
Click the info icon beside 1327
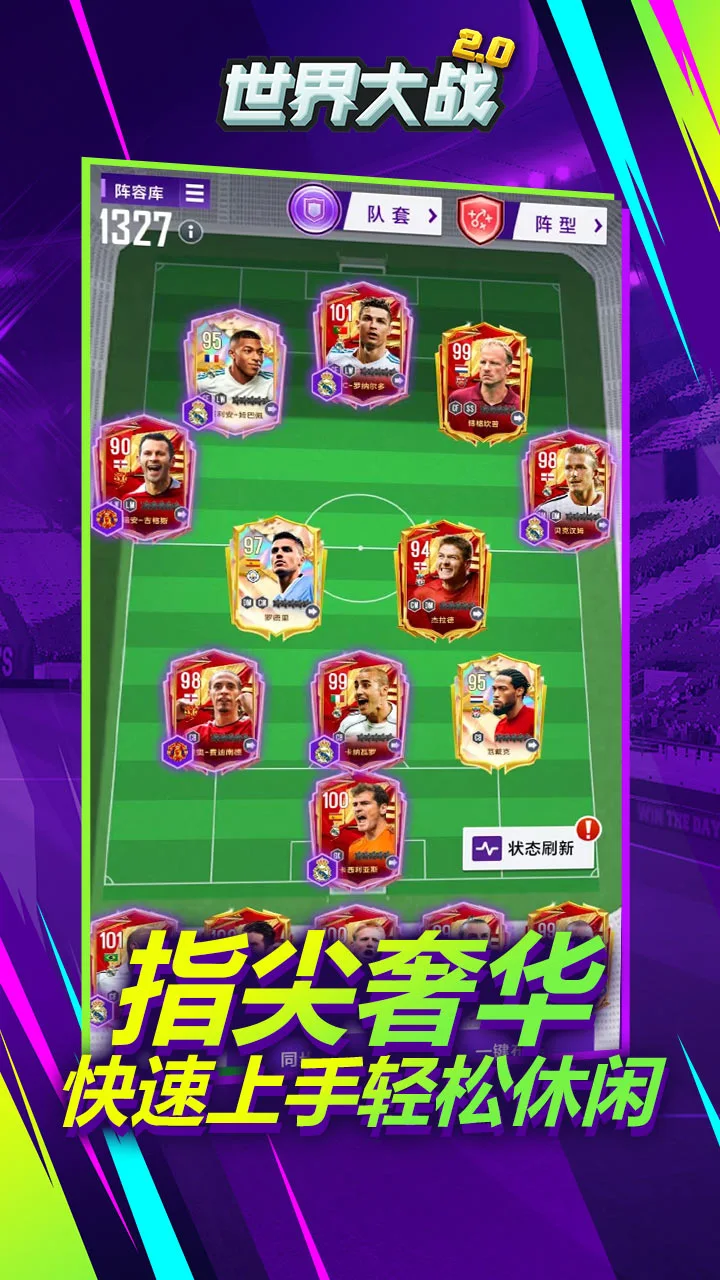point(189,233)
